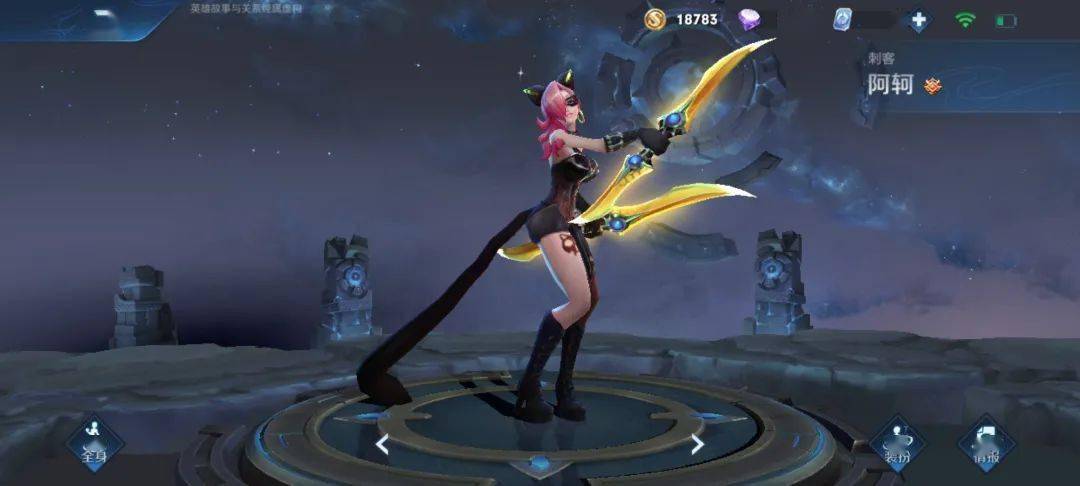Open the 装扮 skins button
The width and height of the screenshot is (1080, 486).
897,444
